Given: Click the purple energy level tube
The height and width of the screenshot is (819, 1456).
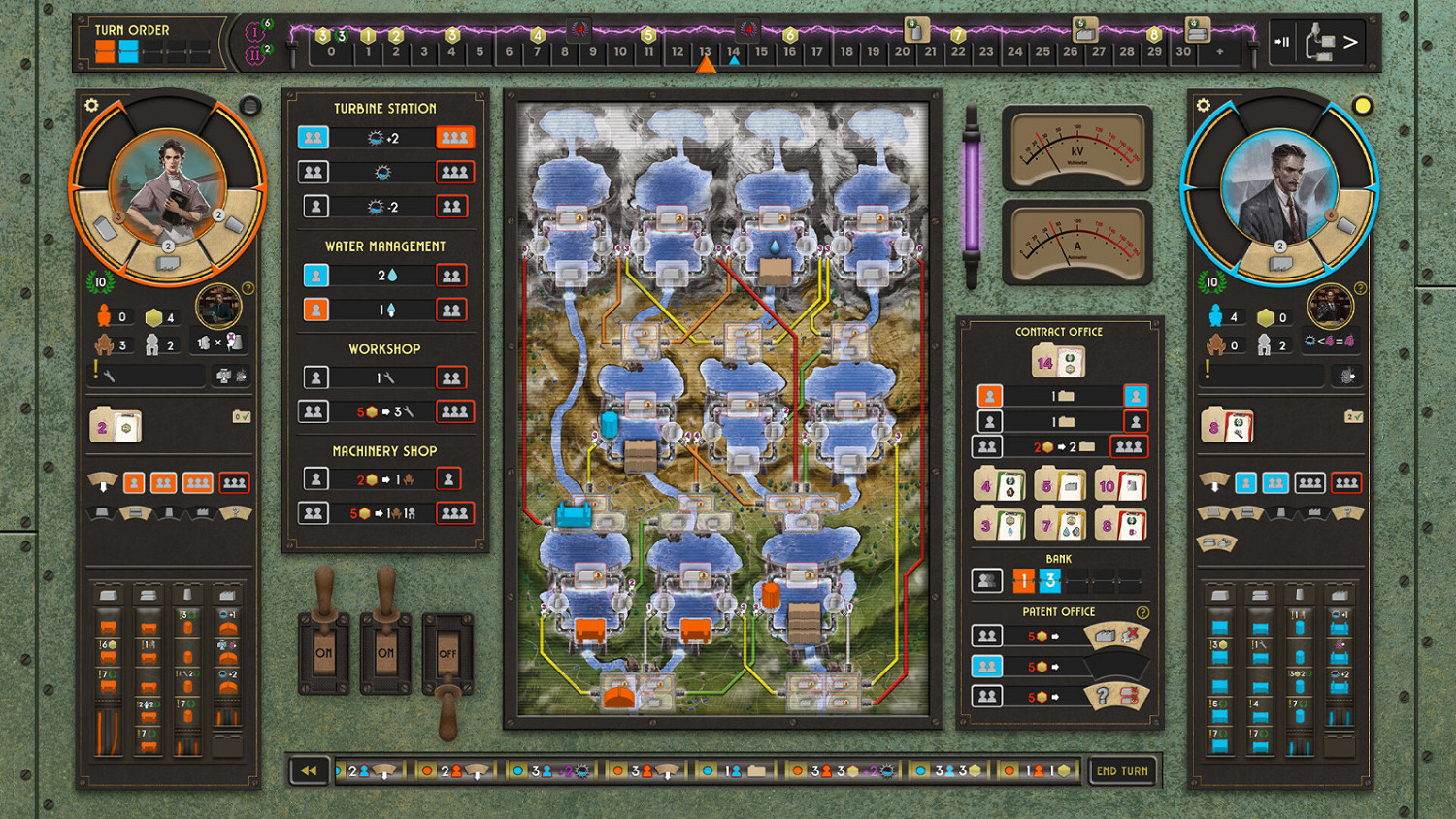Looking at the screenshot, I should (974, 194).
